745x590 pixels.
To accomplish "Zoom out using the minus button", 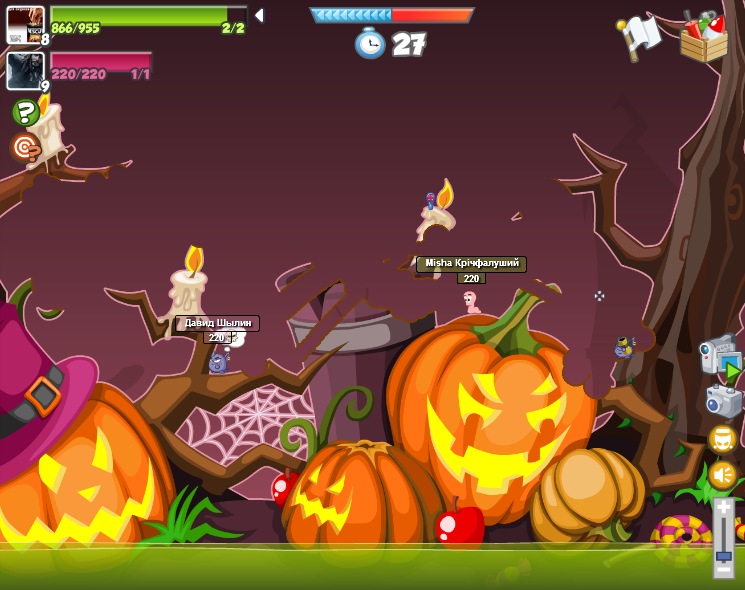I will pyautogui.click(x=723, y=570).
